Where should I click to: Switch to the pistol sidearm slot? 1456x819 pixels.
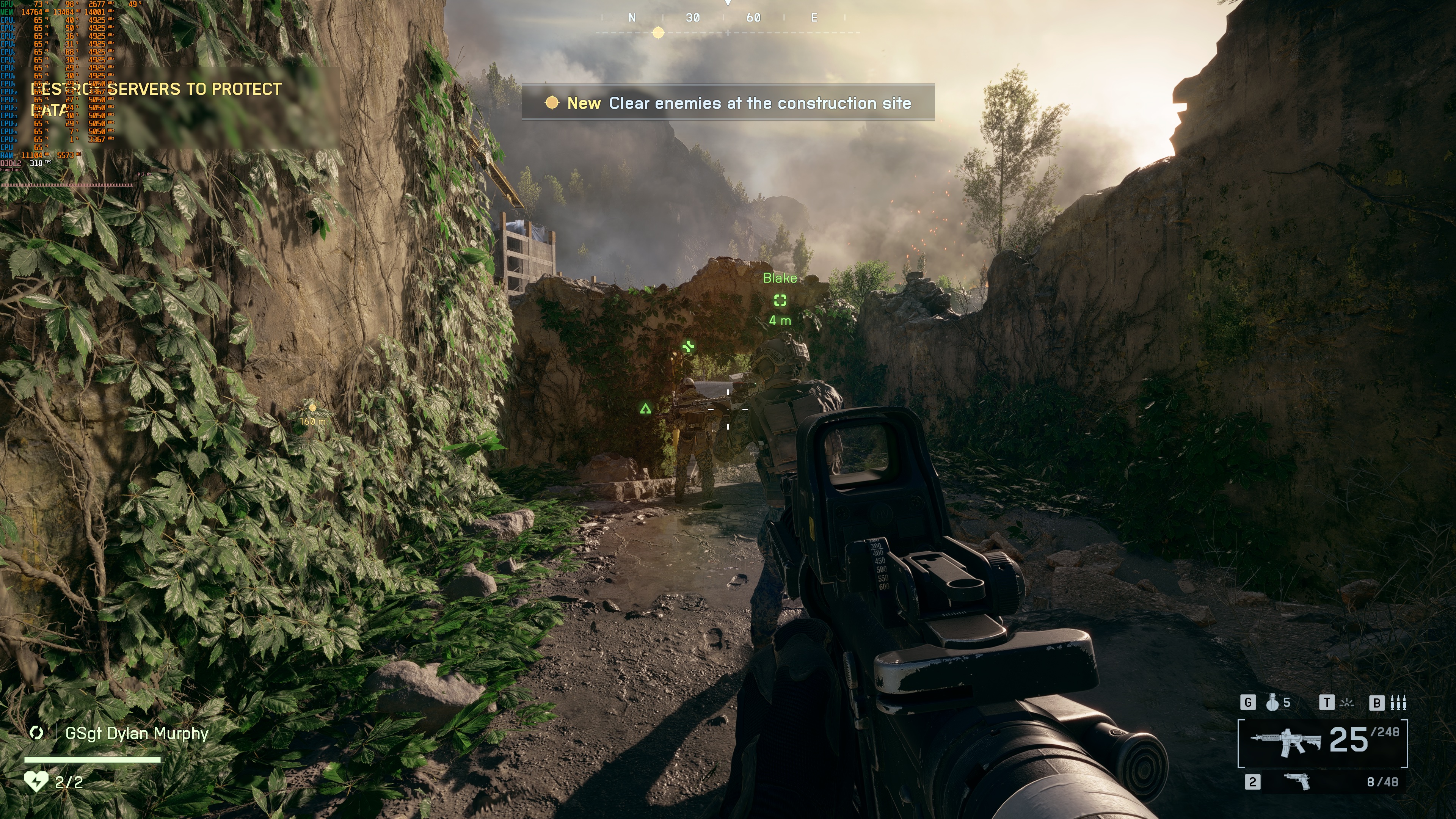tap(1297, 781)
